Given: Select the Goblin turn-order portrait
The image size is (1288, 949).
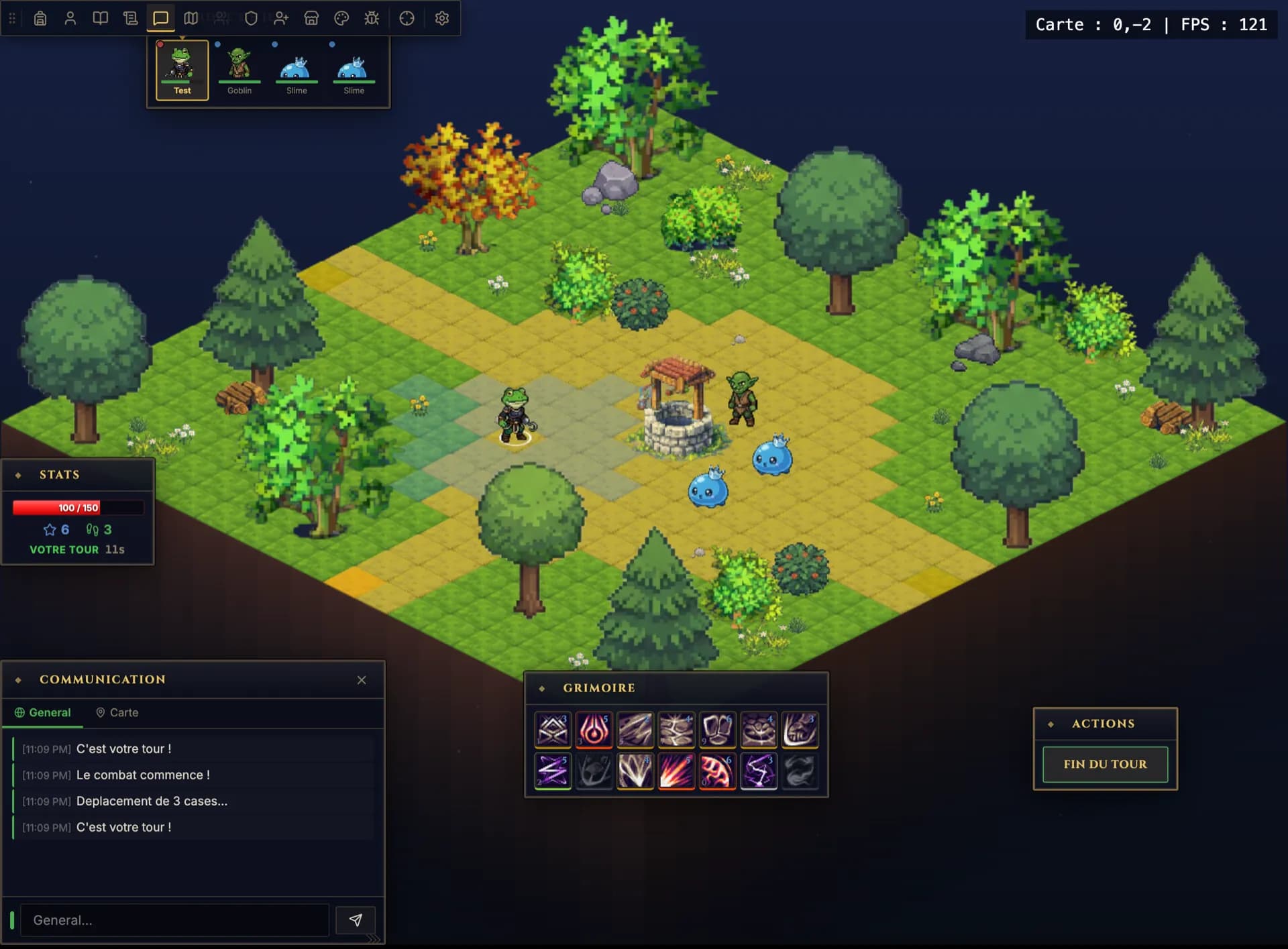Looking at the screenshot, I should tap(239, 67).
